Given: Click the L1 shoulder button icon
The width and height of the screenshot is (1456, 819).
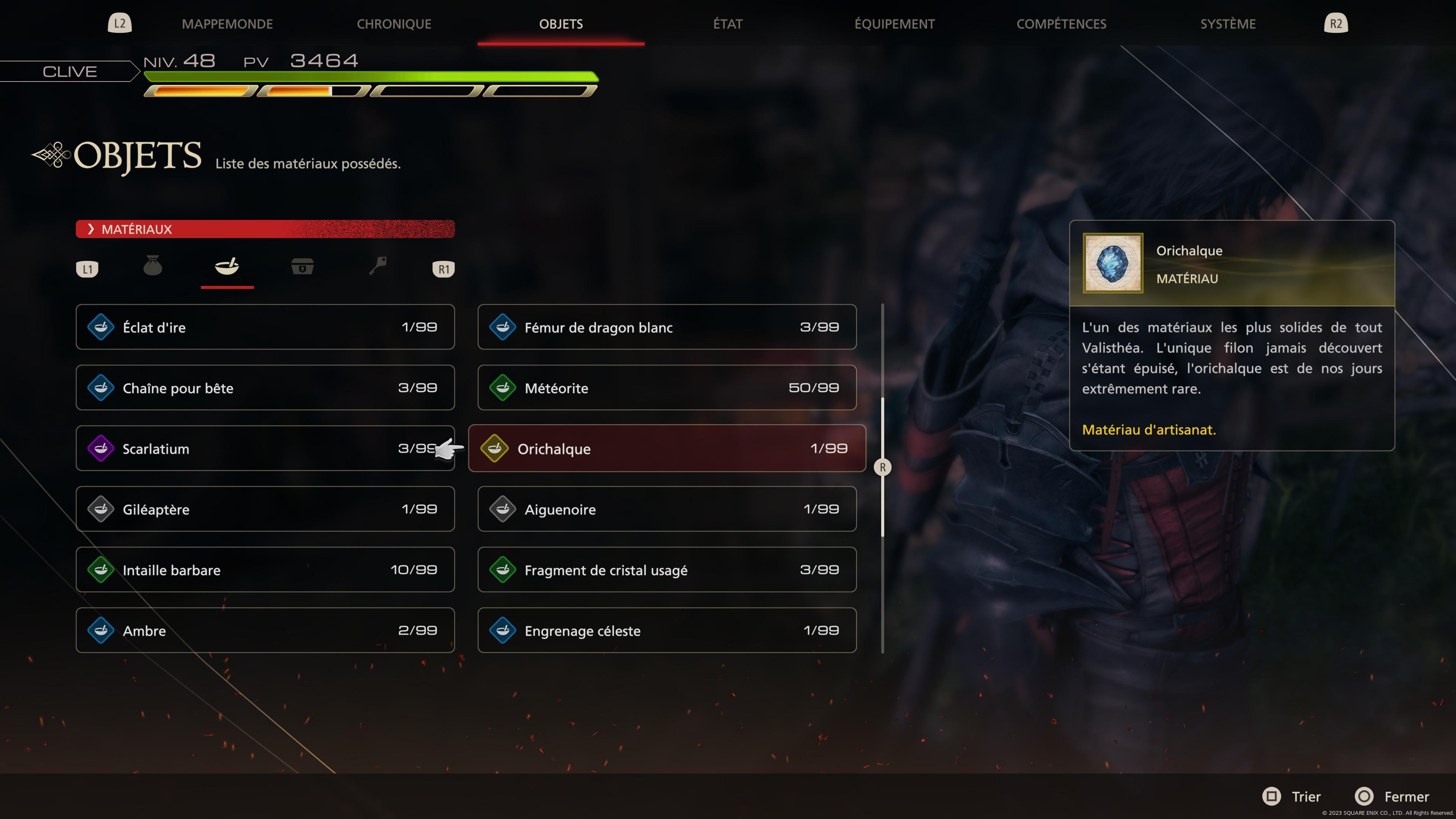Looking at the screenshot, I should [x=88, y=269].
